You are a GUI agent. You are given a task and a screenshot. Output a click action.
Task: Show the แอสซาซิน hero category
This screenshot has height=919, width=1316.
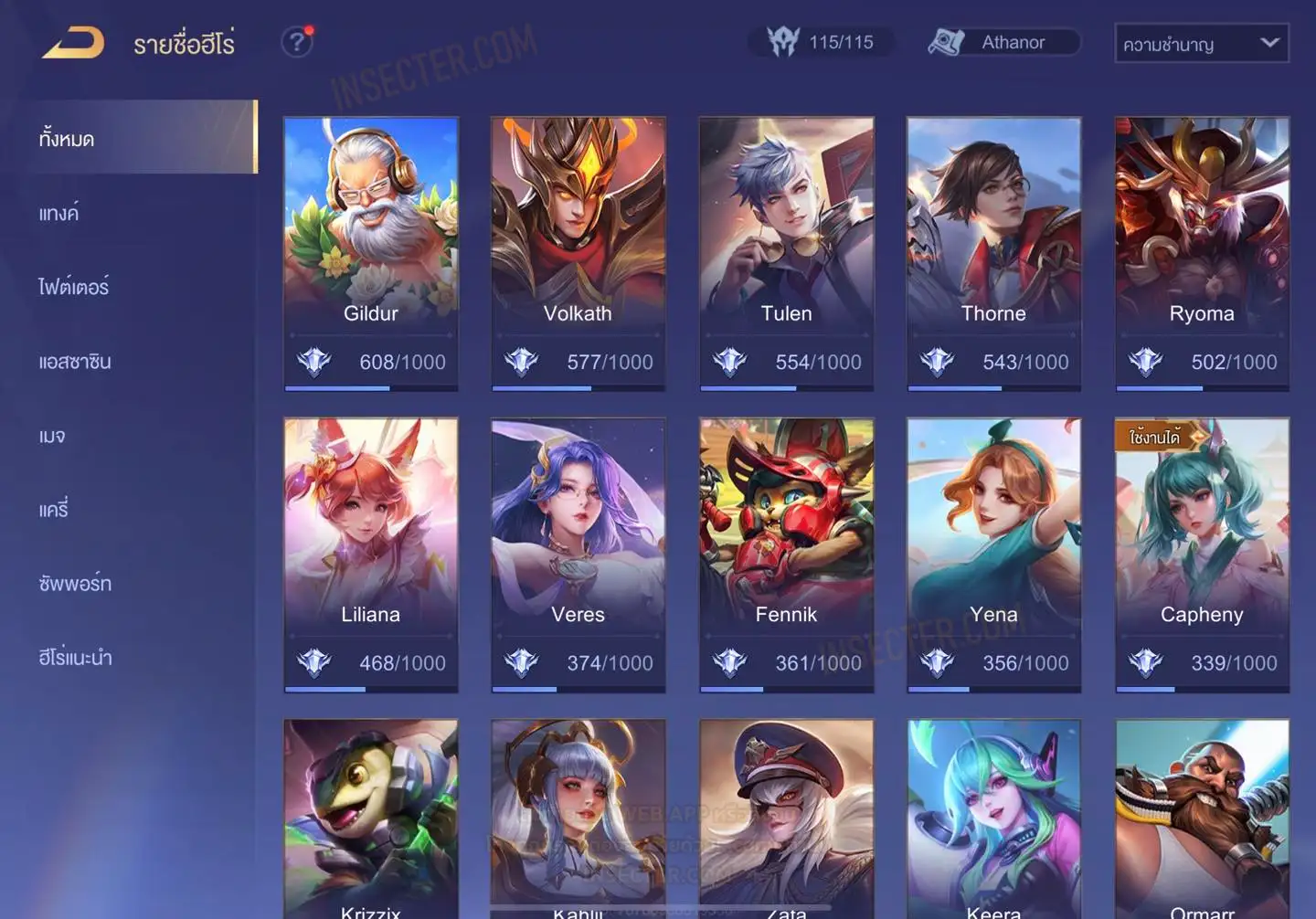[x=75, y=361]
